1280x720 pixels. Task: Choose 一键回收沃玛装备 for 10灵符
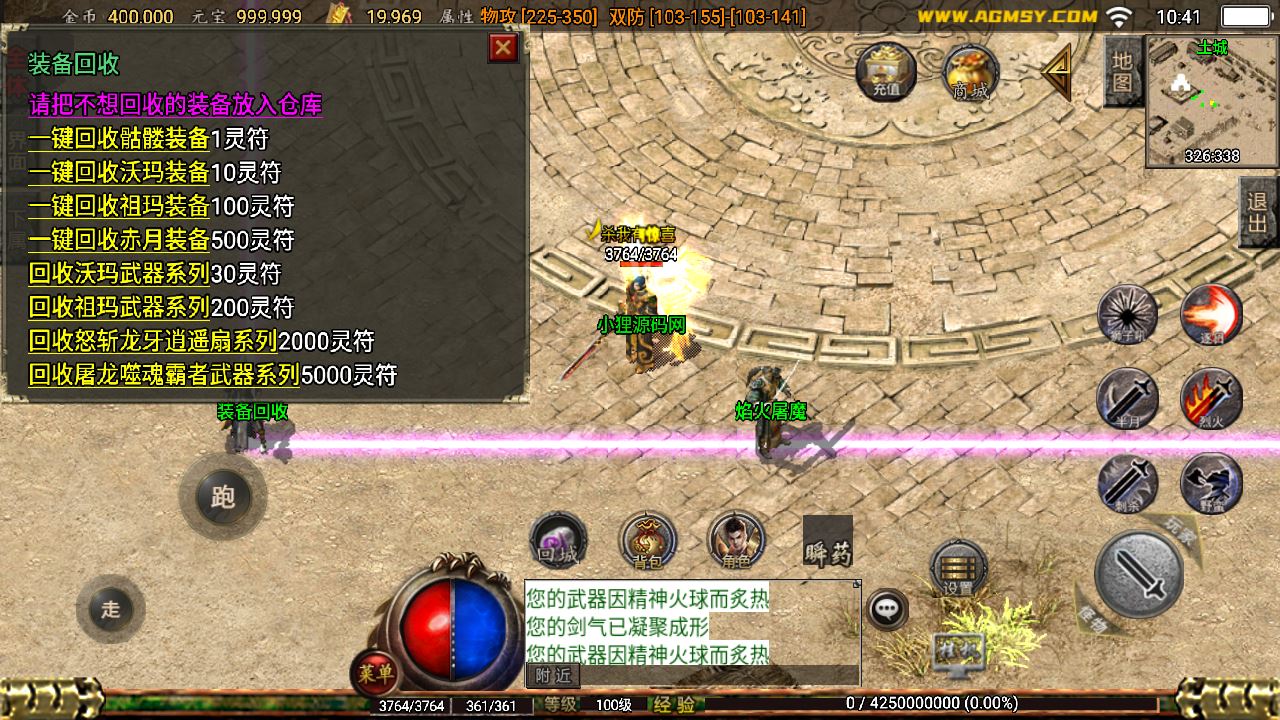pos(119,172)
